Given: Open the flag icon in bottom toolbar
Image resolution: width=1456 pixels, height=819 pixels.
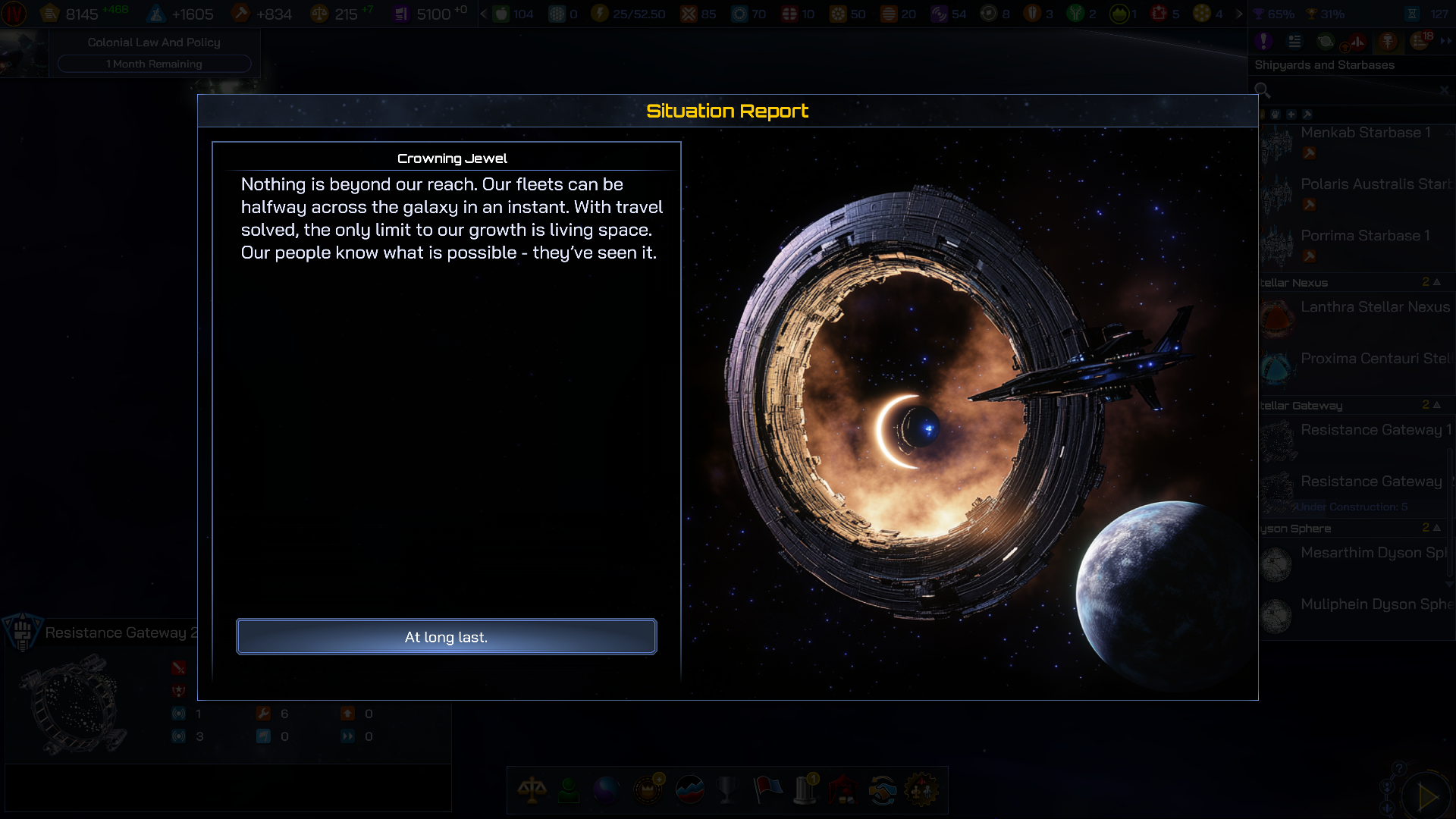Looking at the screenshot, I should tap(767, 790).
